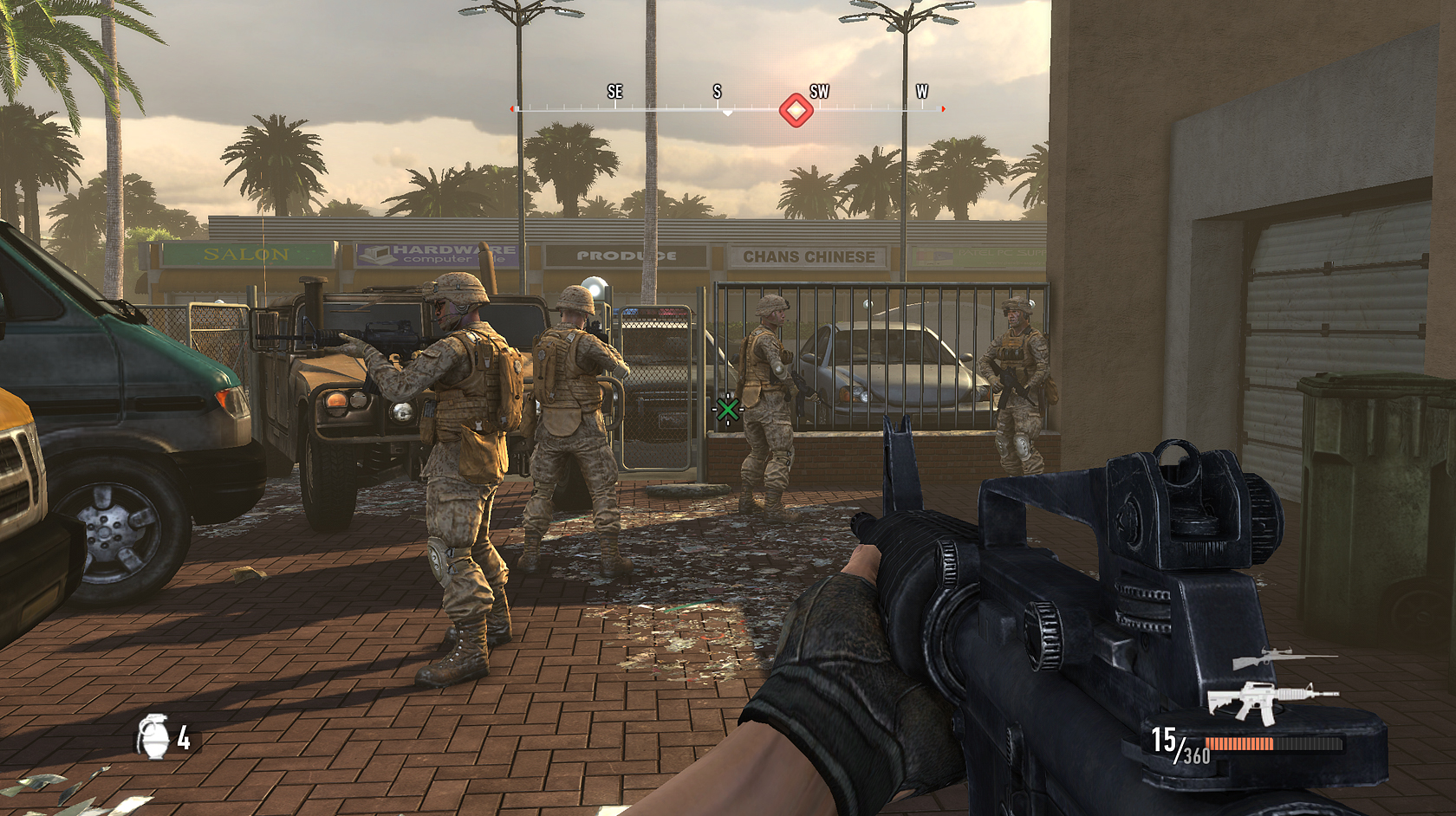Click the red objective diamond on the compass
The image size is (1456, 816).
click(796, 110)
